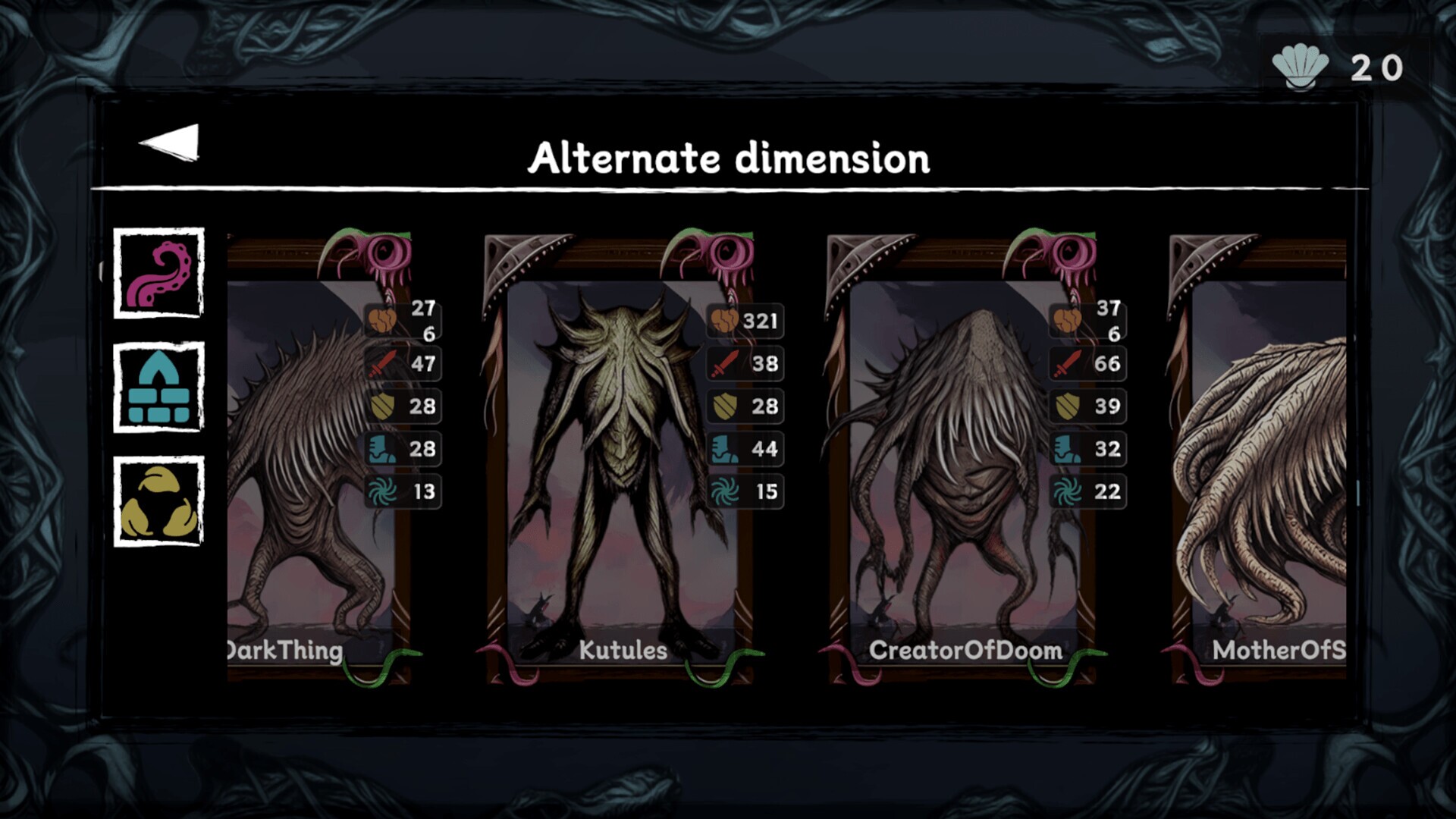Screen dimensions: 1456x819
Task: Click the boot speed icon showing 44 on Kutules
Action: (x=723, y=449)
